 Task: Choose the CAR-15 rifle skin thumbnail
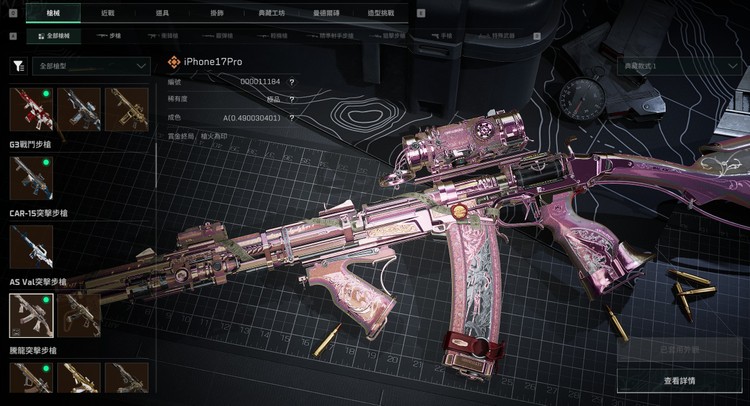click(x=30, y=178)
